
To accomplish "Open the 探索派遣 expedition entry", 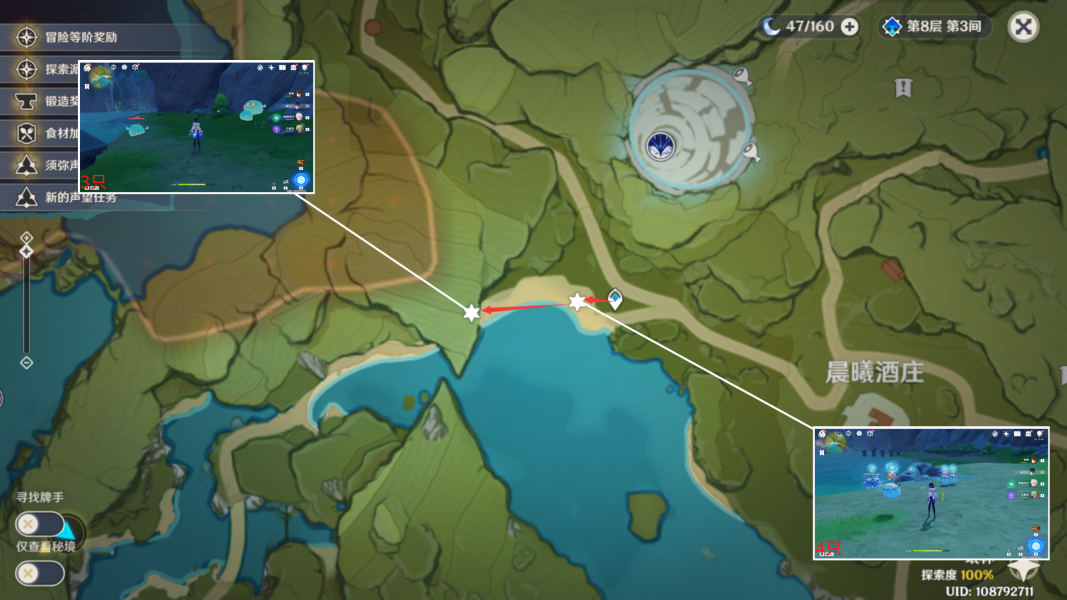I will [x=60, y=70].
